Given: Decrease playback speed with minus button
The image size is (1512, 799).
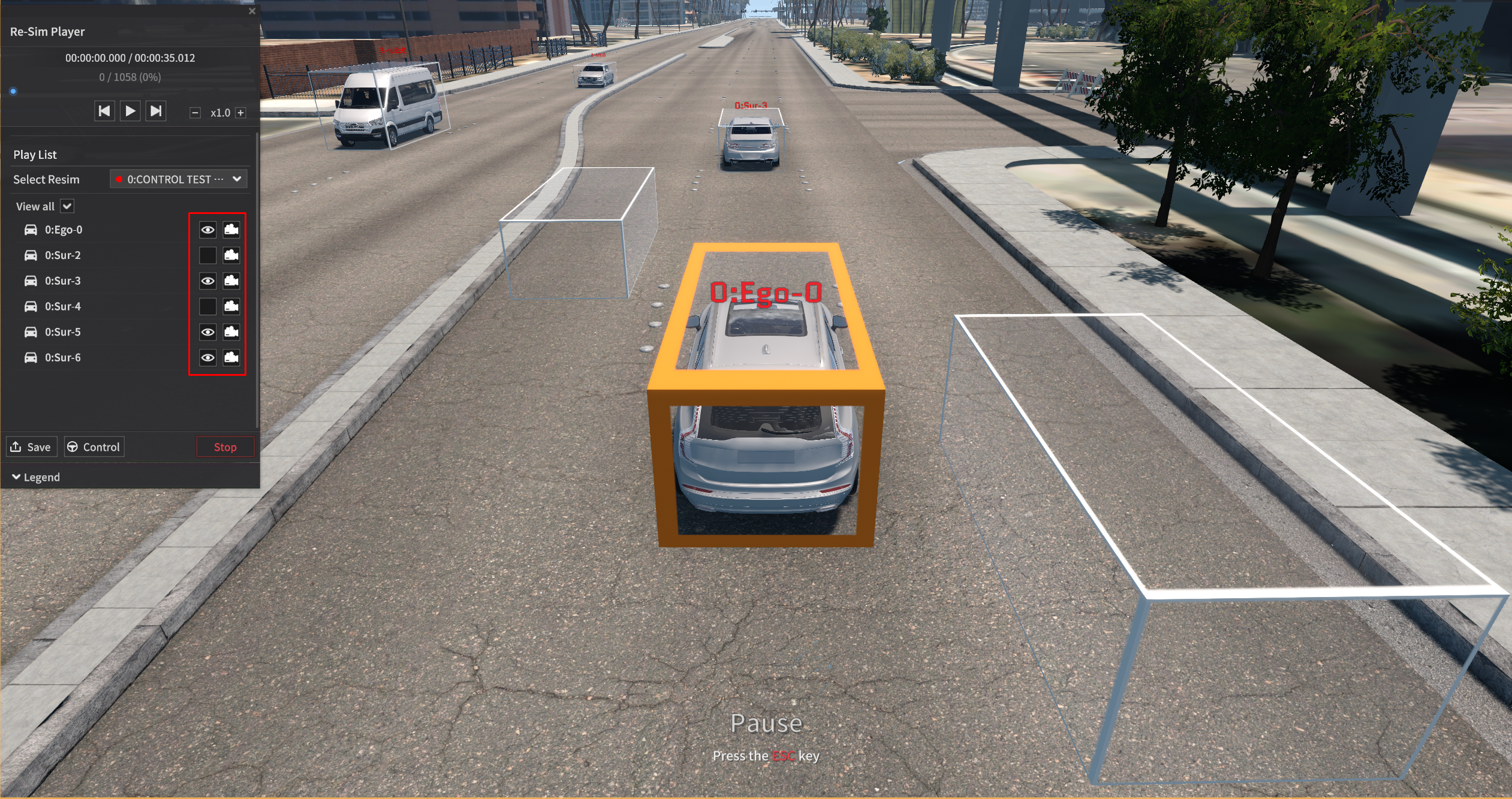Looking at the screenshot, I should point(195,113).
